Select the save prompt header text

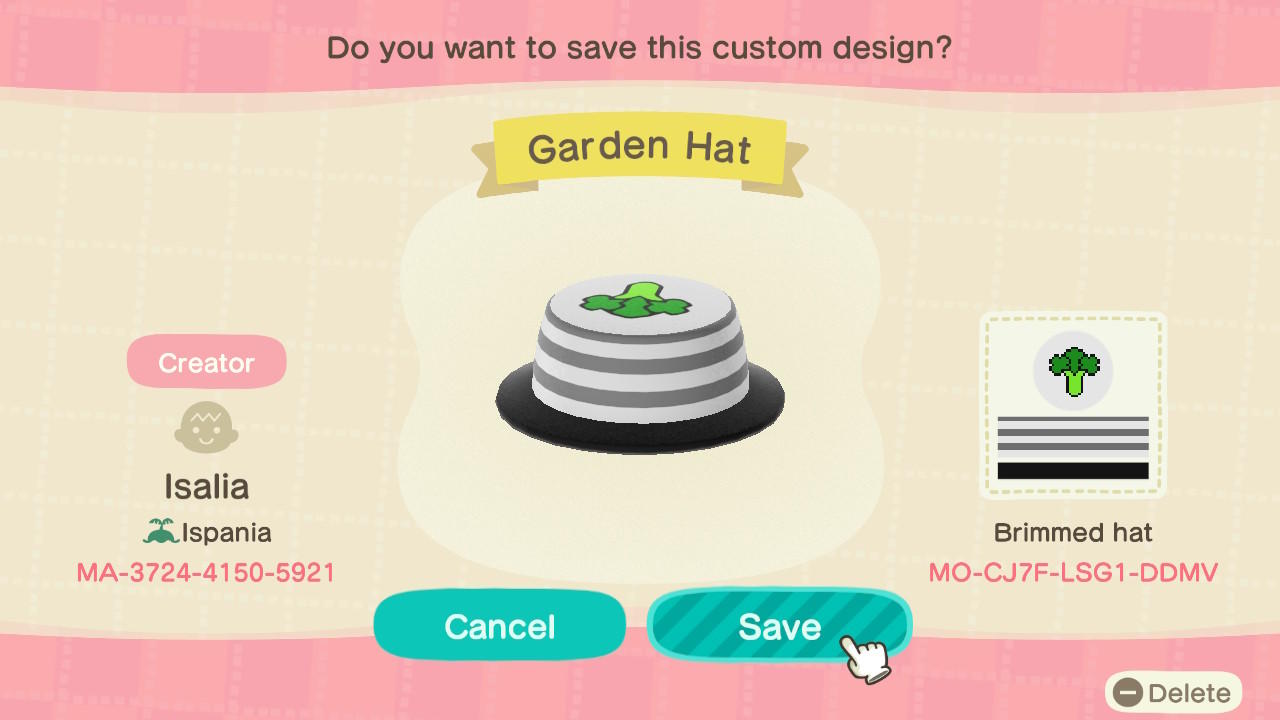pos(640,47)
